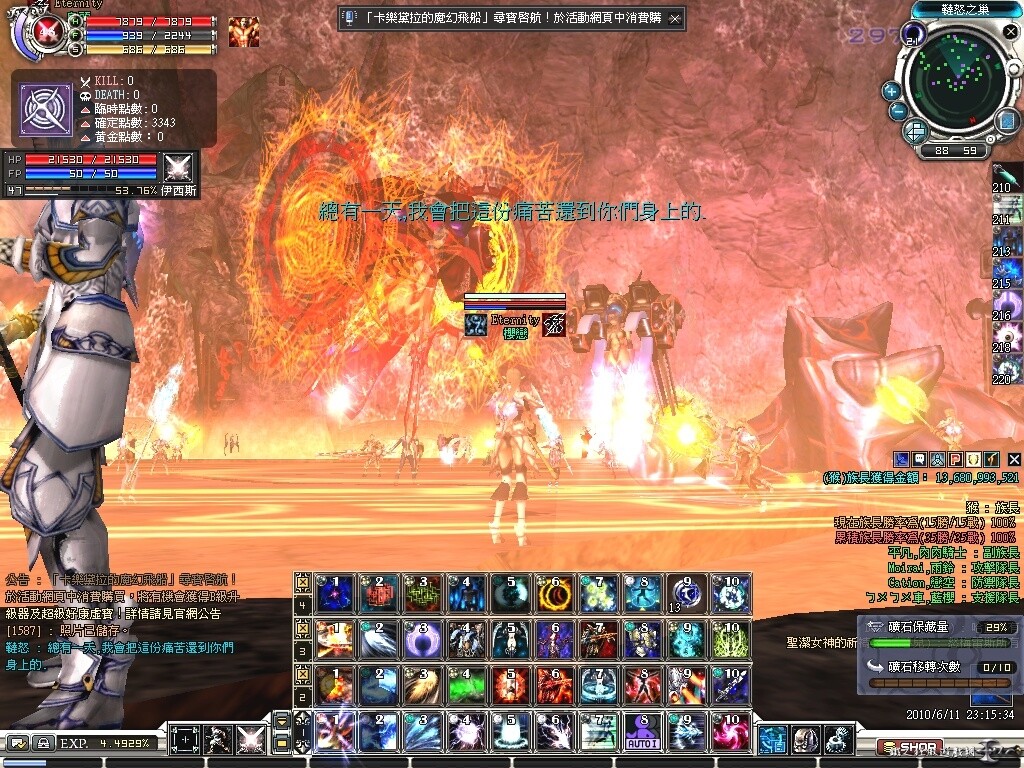This screenshot has height=768, width=1024.
Task: Use slot 4 green skill in row 2
Action: 463,685
